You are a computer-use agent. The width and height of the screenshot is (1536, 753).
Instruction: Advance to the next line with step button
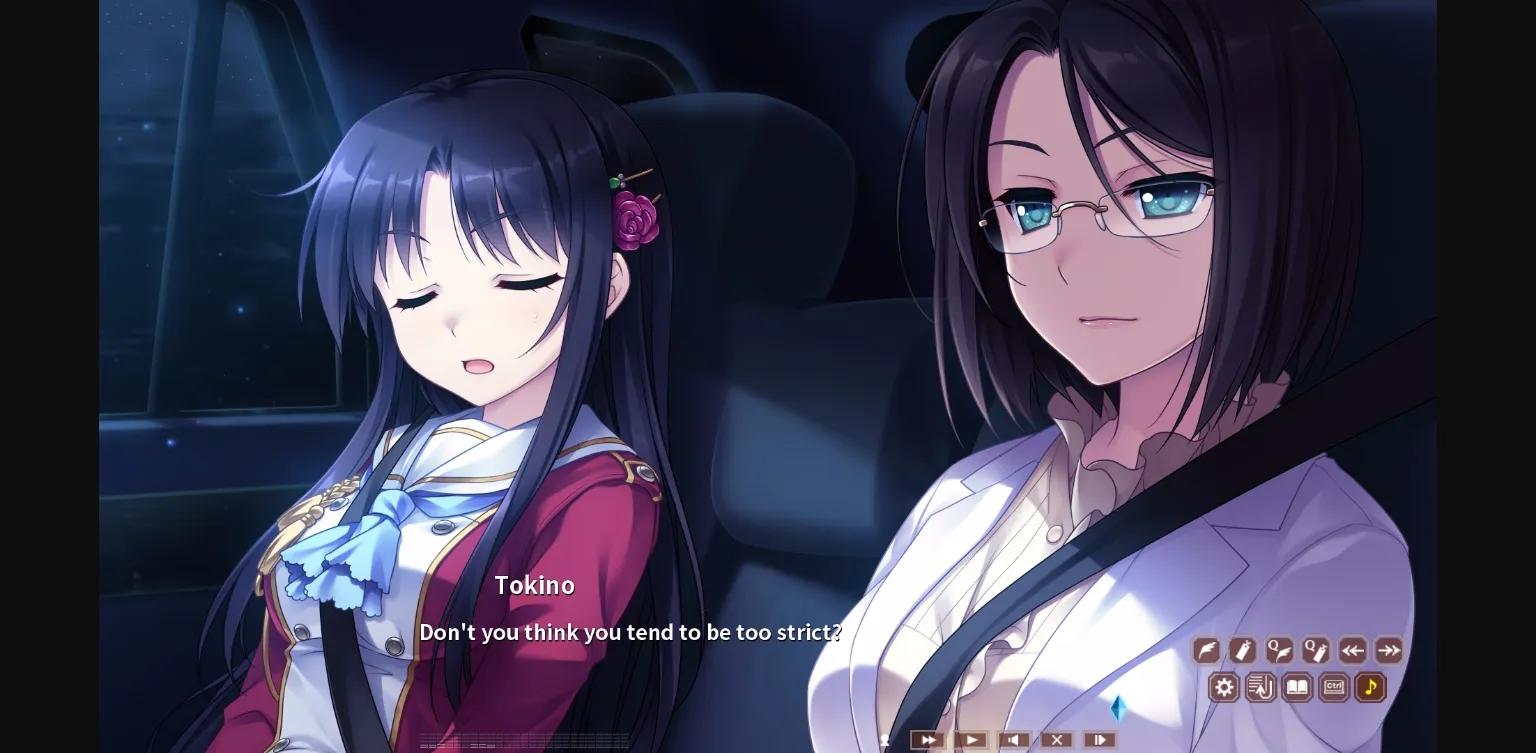click(x=1100, y=740)
